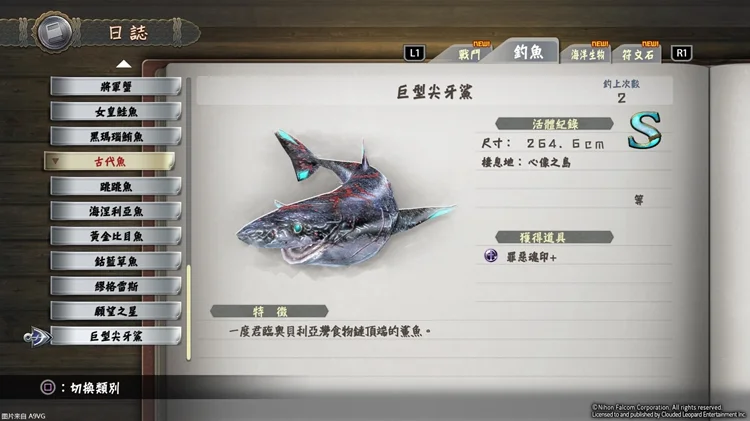Select 海涅利亞魚 from the list
This screenshot has height=421, width=750.
pos(115,211)
